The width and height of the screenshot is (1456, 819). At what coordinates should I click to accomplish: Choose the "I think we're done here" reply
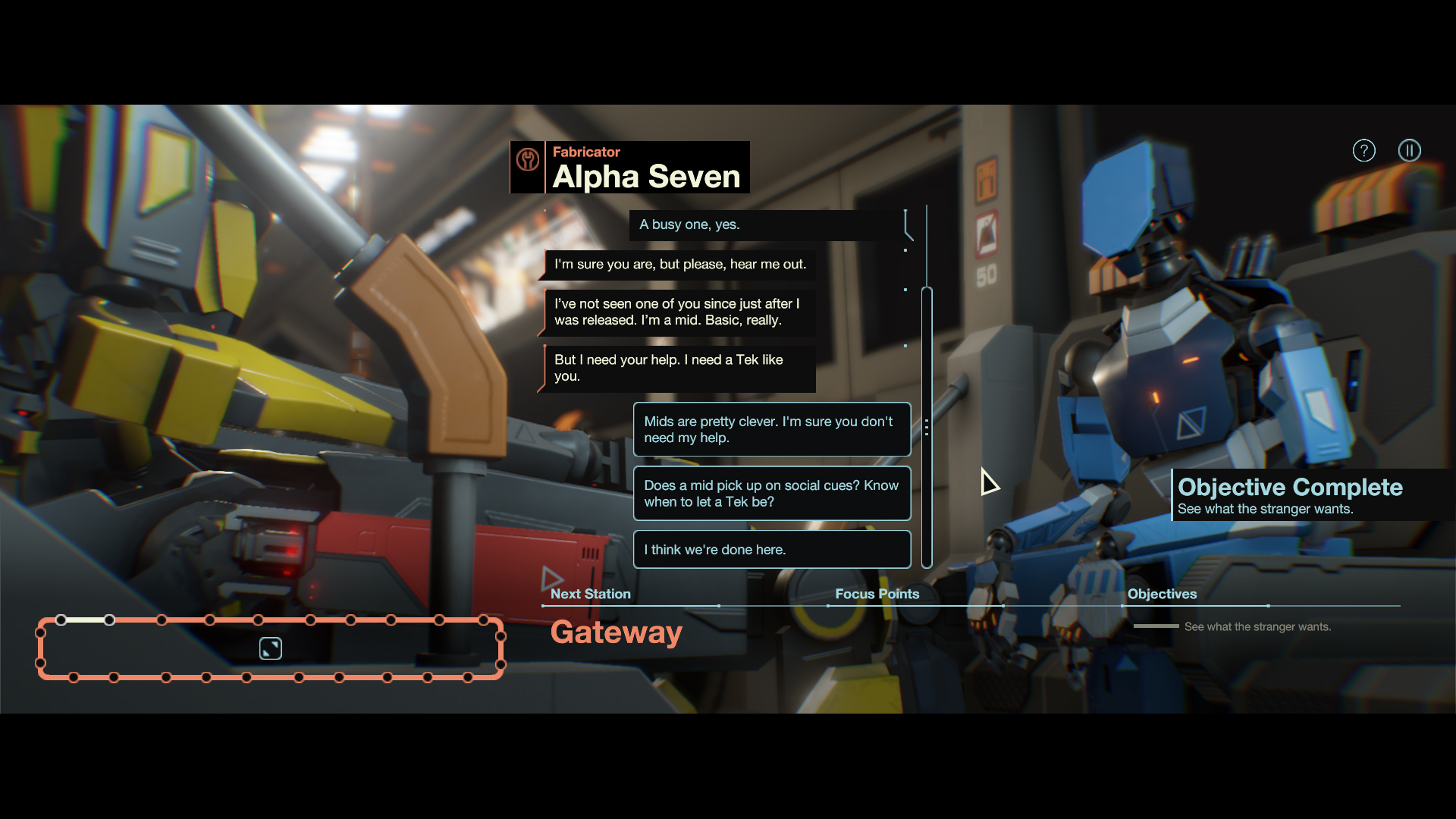(771, 549)
